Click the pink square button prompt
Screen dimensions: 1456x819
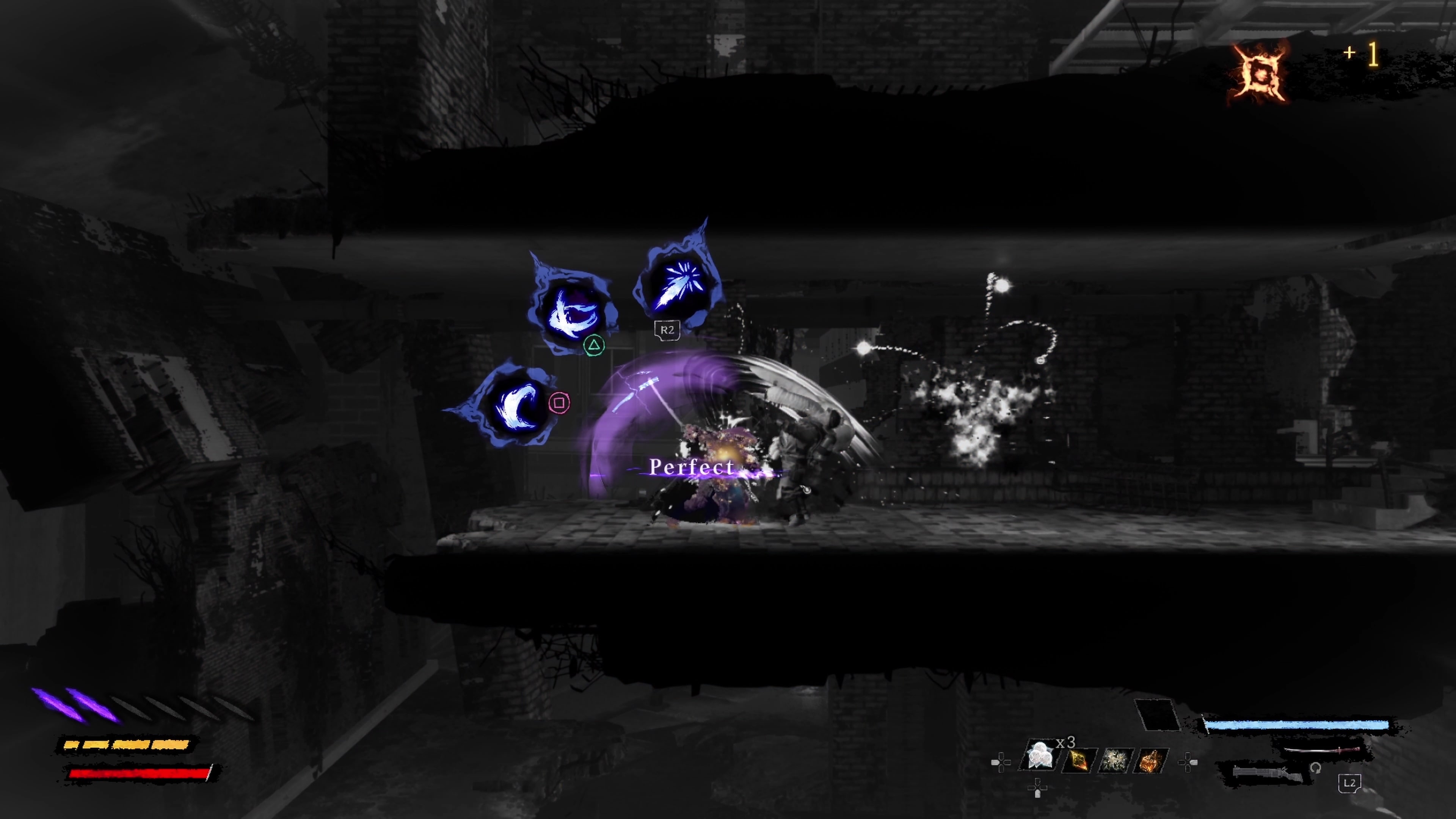coord(560,402)
